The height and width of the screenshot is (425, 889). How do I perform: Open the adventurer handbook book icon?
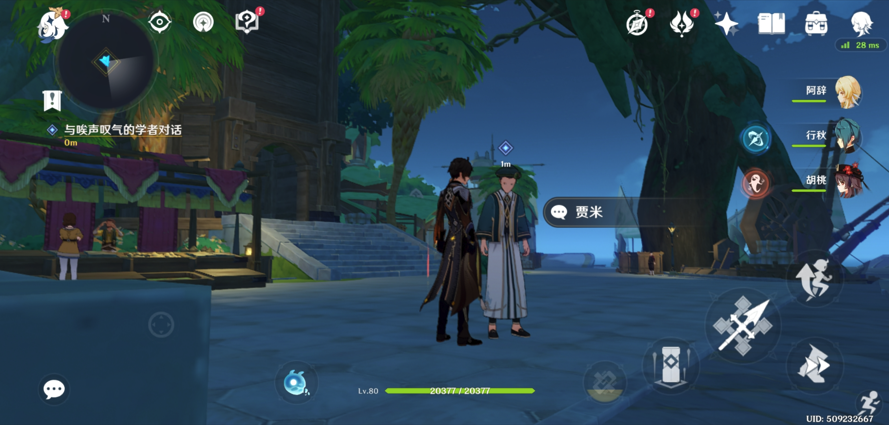771,24
